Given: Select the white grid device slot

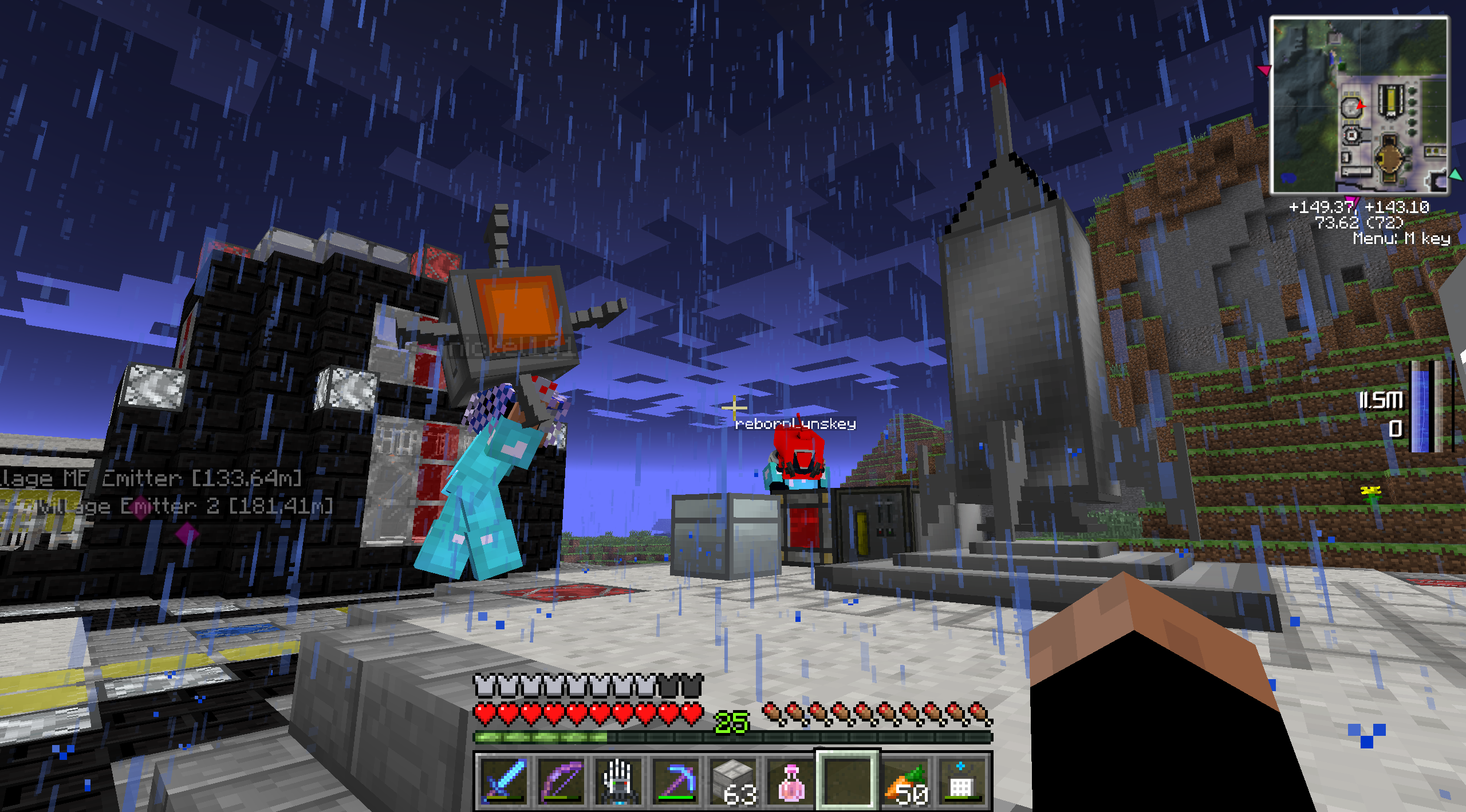Looking at the screenshot, I should pos(962,781).
